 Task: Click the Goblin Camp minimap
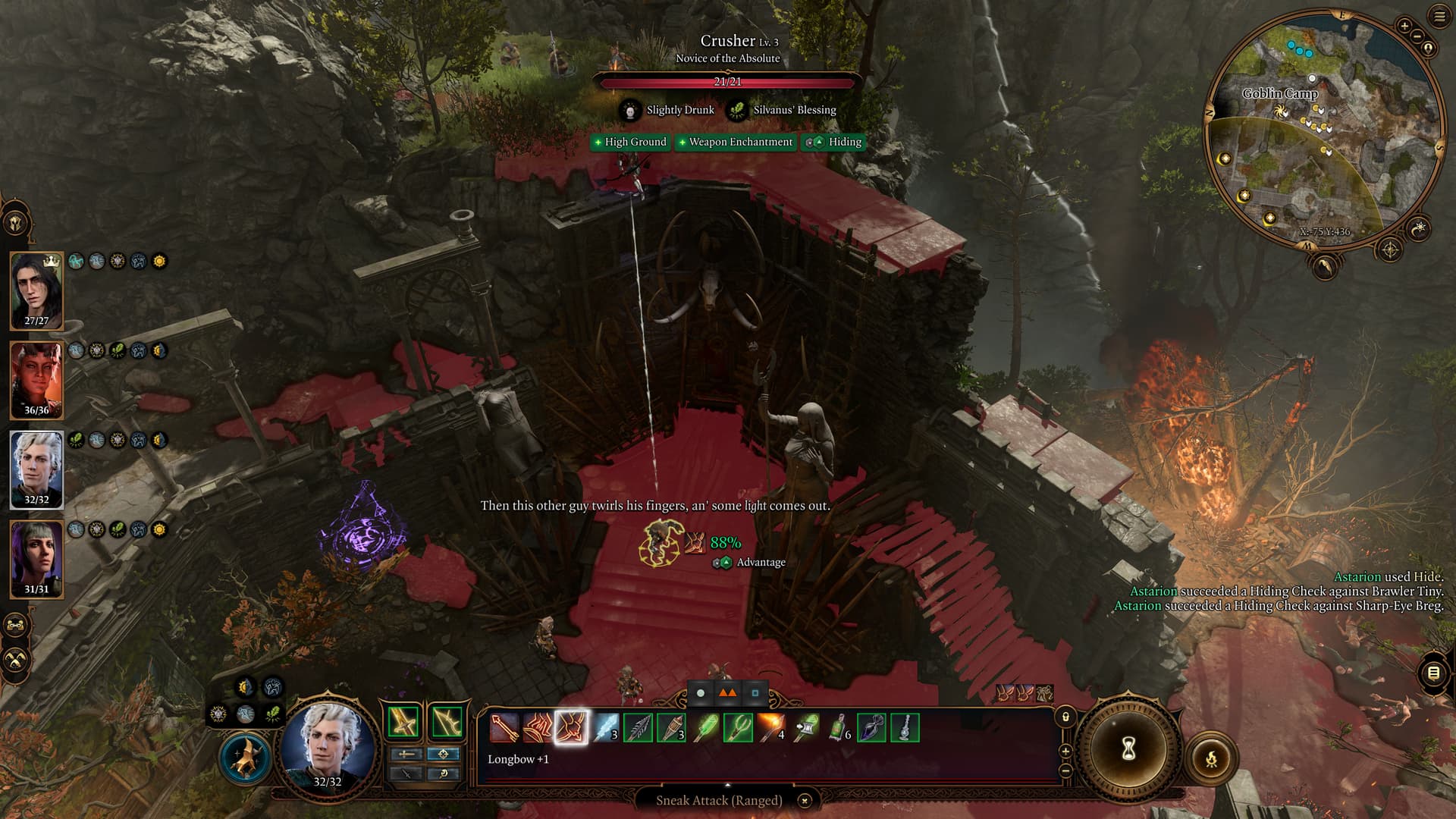[x=1323, y=129]
